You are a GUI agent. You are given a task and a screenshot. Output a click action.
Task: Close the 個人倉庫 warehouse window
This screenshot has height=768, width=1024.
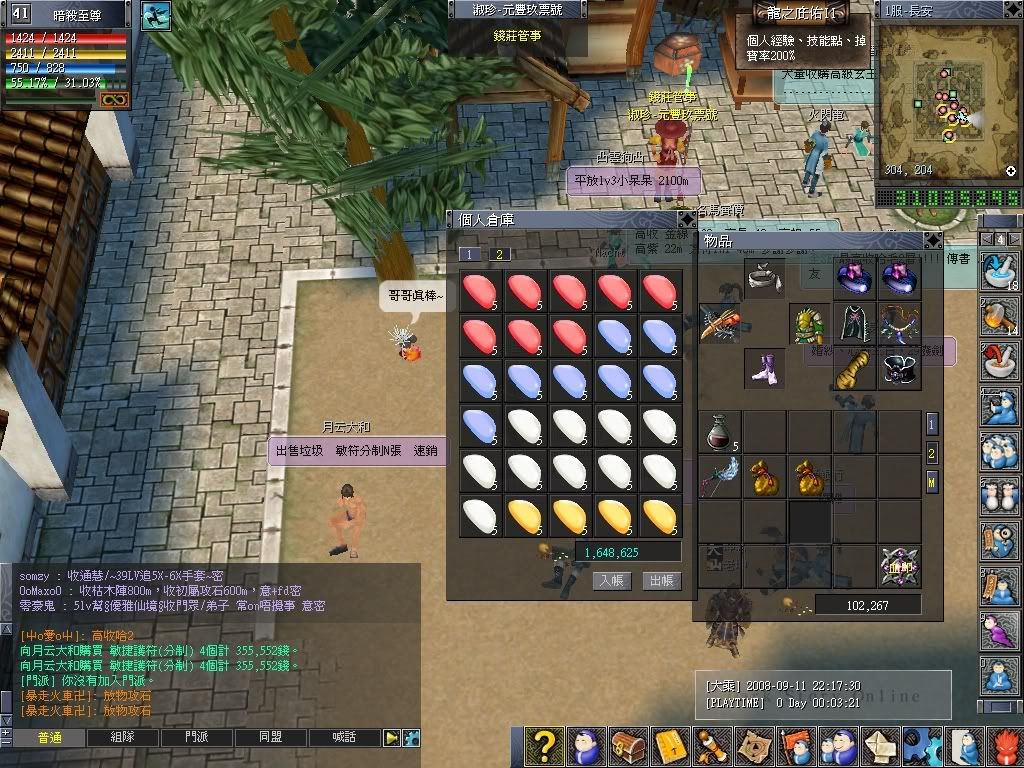(x=686, y=219)
